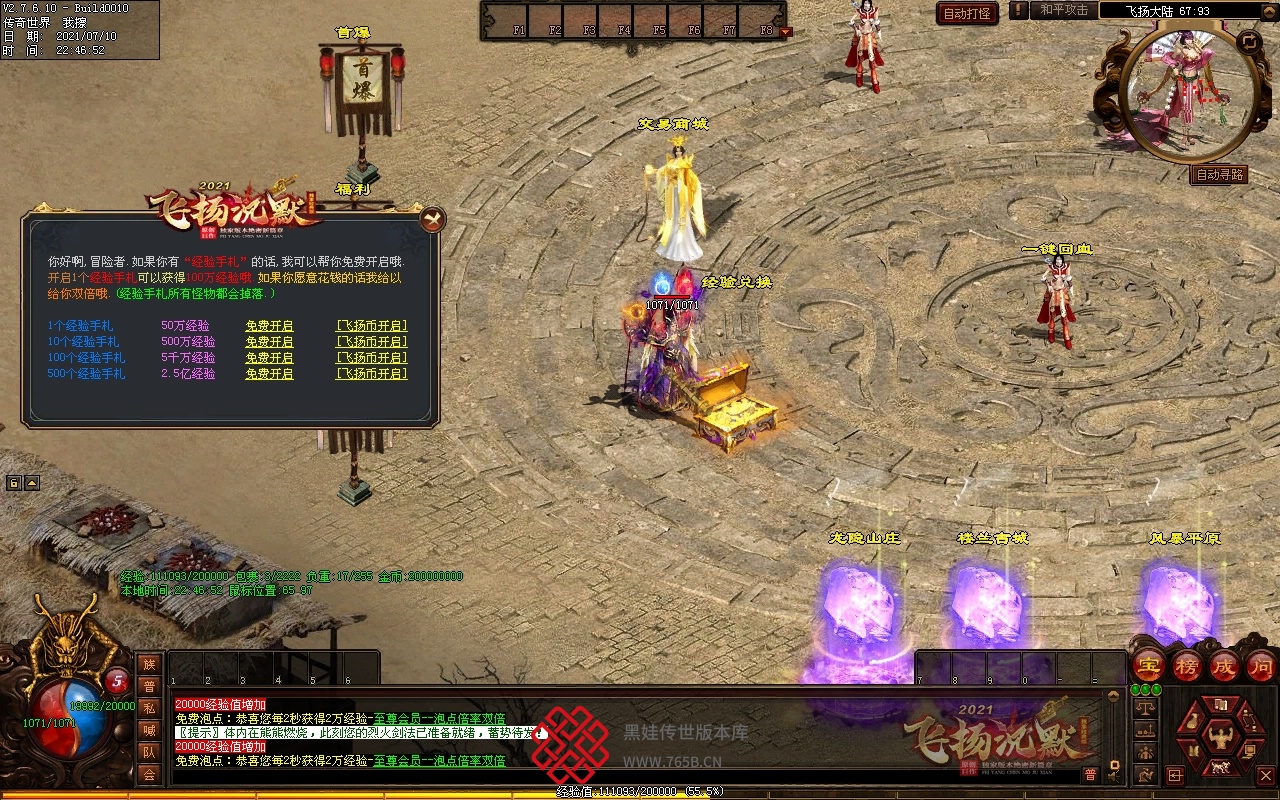
Task: Close the experience exchange dialog
Action: 432,219
